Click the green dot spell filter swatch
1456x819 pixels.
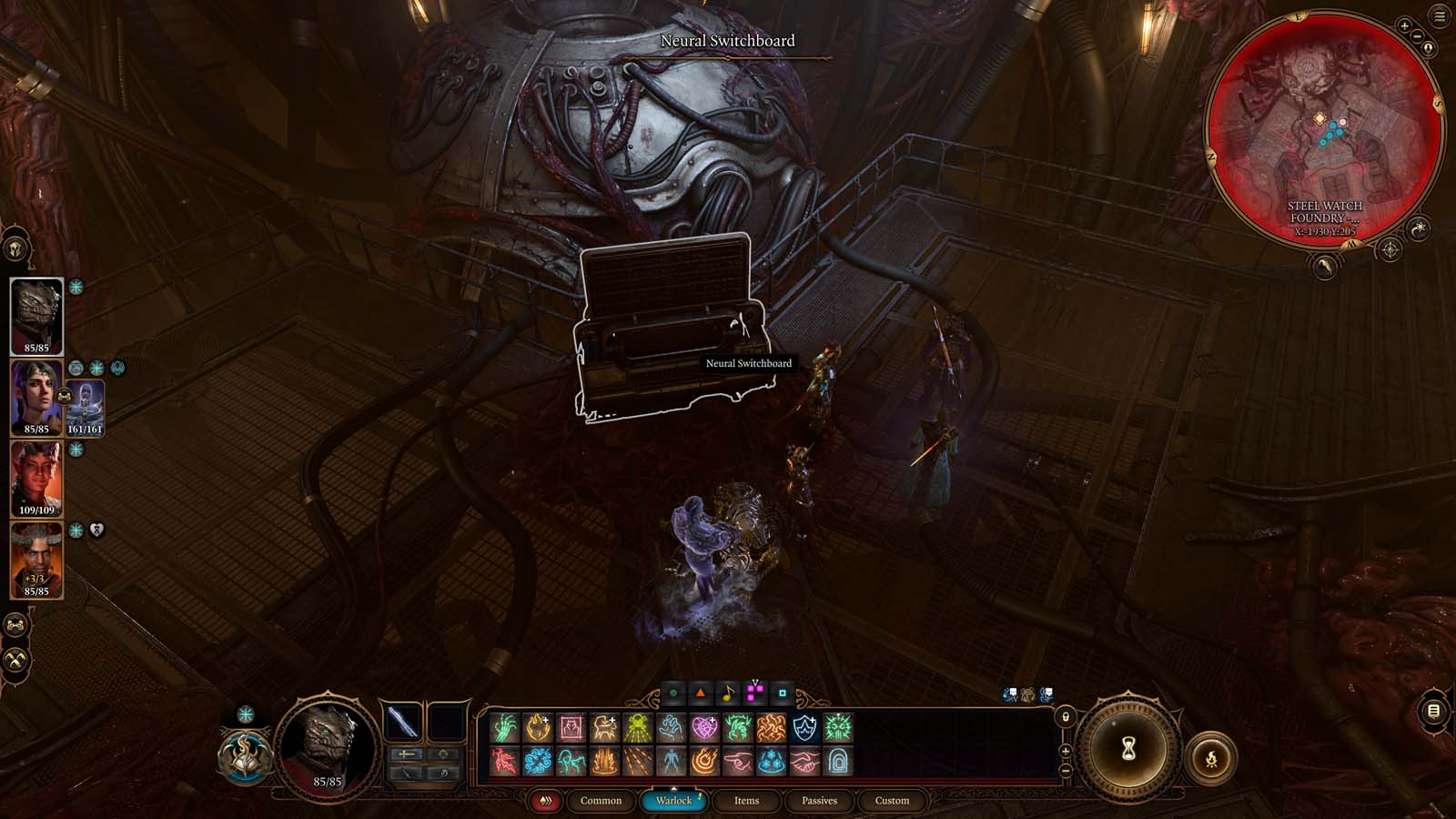coord(673,693)
